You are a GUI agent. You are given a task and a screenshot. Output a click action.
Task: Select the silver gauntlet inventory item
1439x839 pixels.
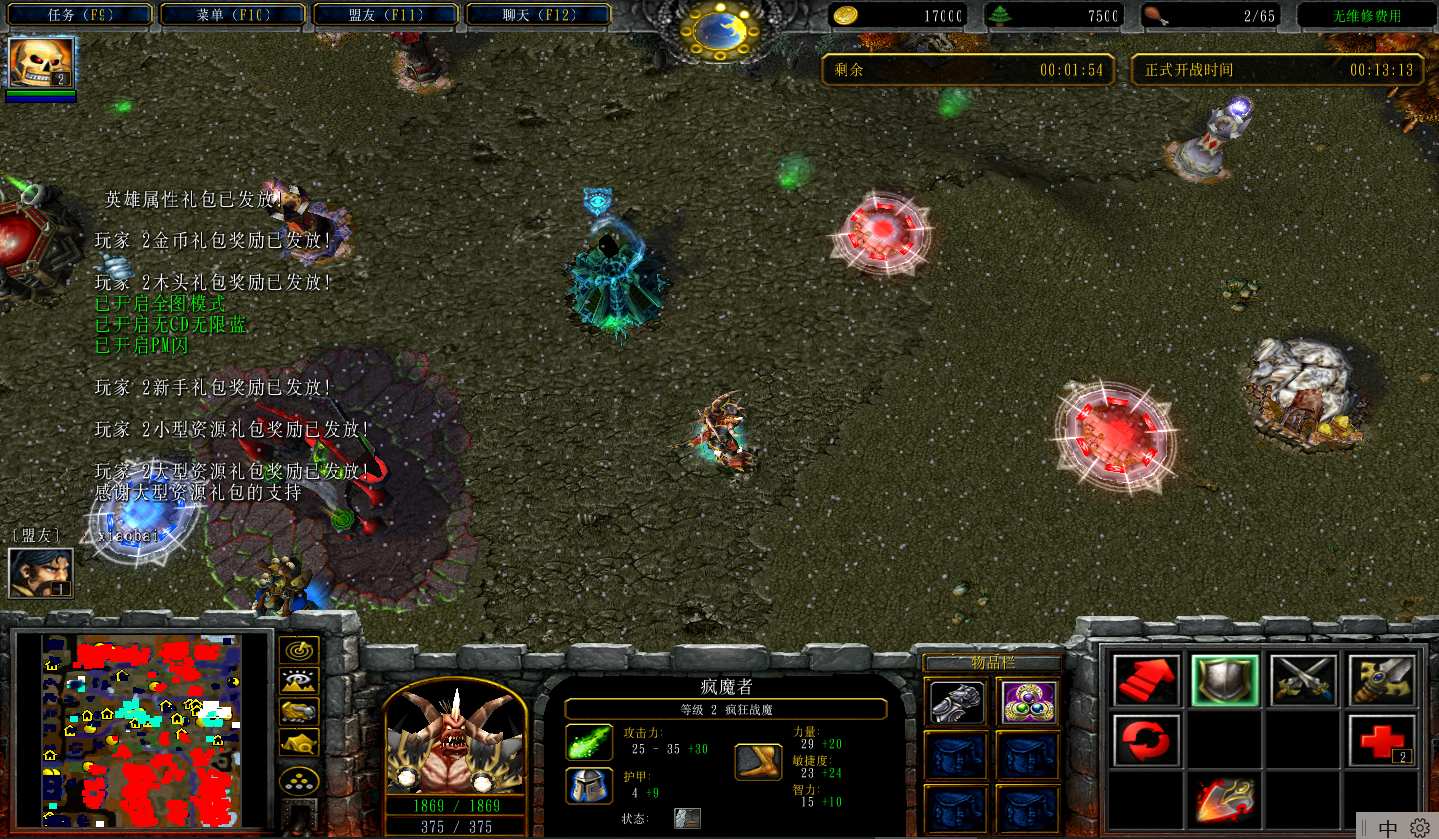pyautogui.click(x=954, y=702)
